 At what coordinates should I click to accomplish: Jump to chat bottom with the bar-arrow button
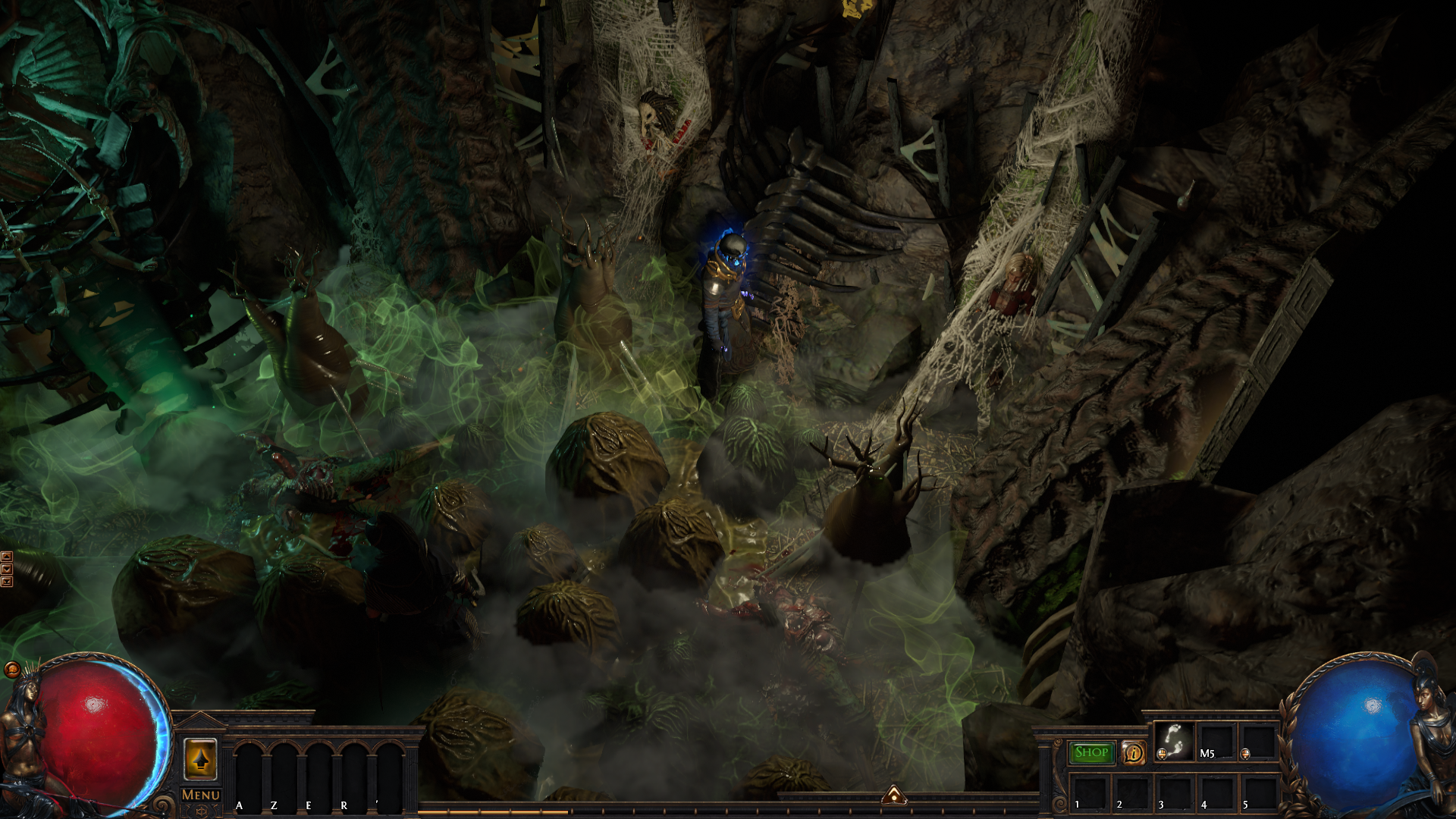tap(7, 582)
